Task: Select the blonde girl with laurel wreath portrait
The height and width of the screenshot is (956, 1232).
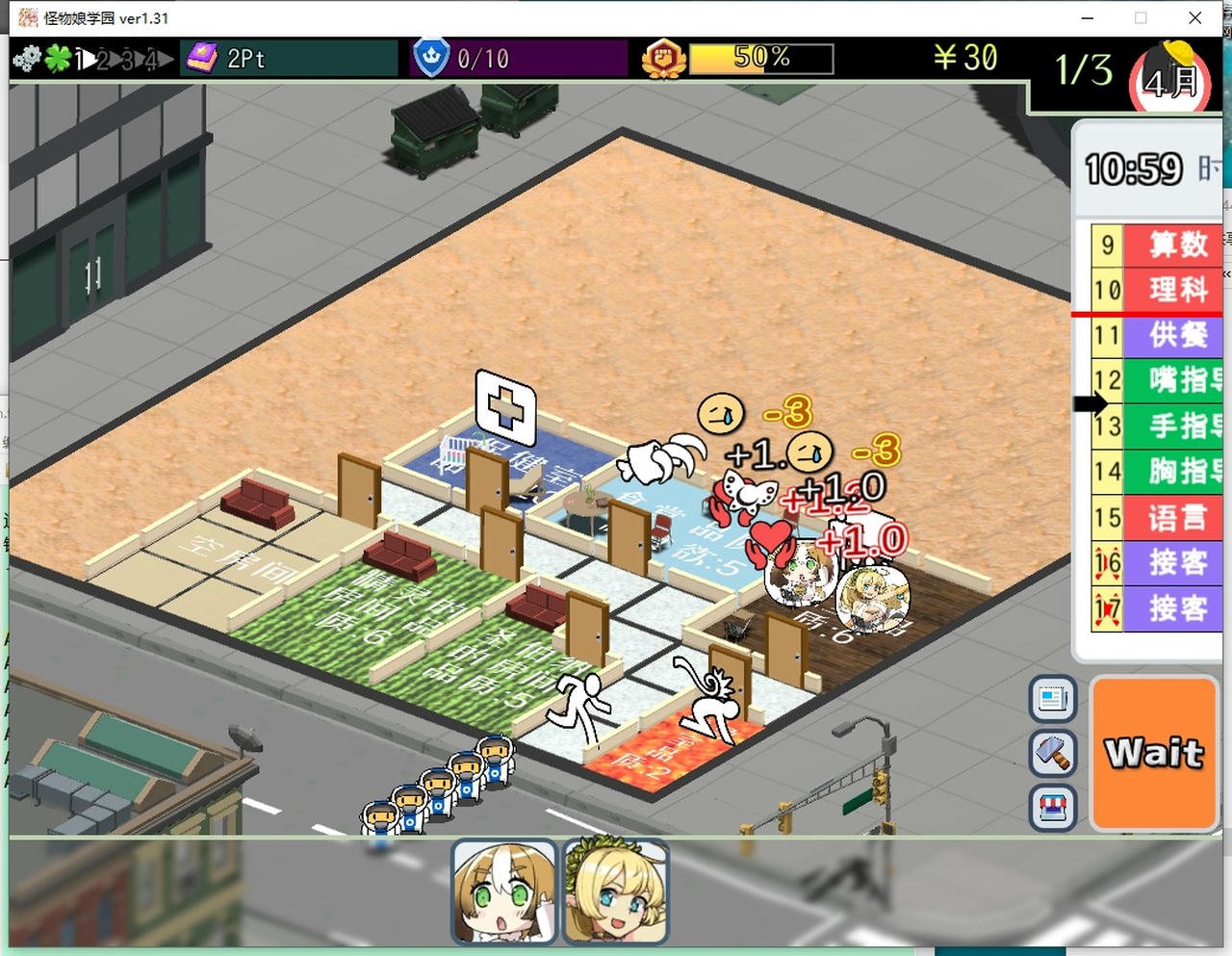Action: point(615,891)
